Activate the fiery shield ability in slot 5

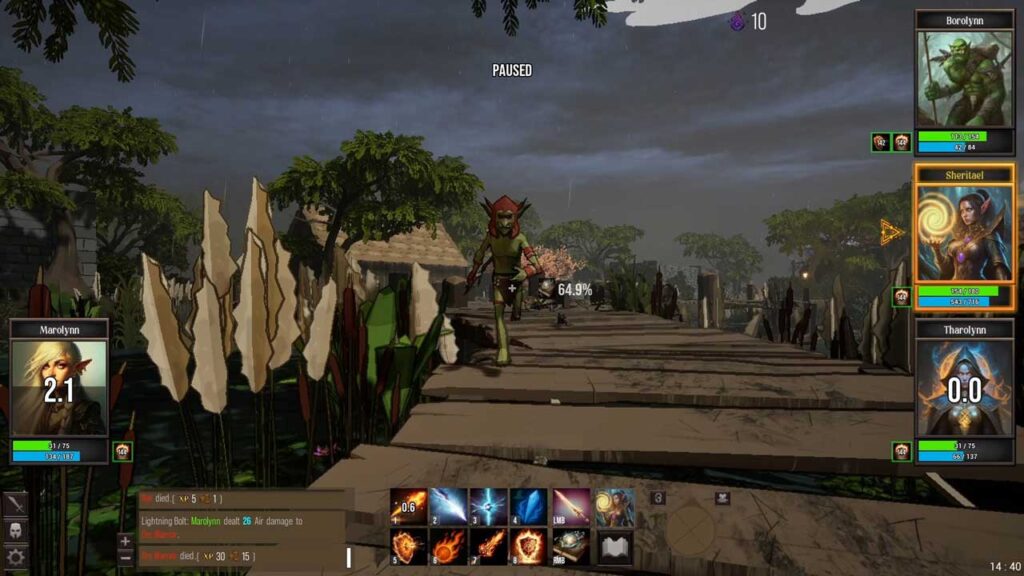(x=407, y=547)
